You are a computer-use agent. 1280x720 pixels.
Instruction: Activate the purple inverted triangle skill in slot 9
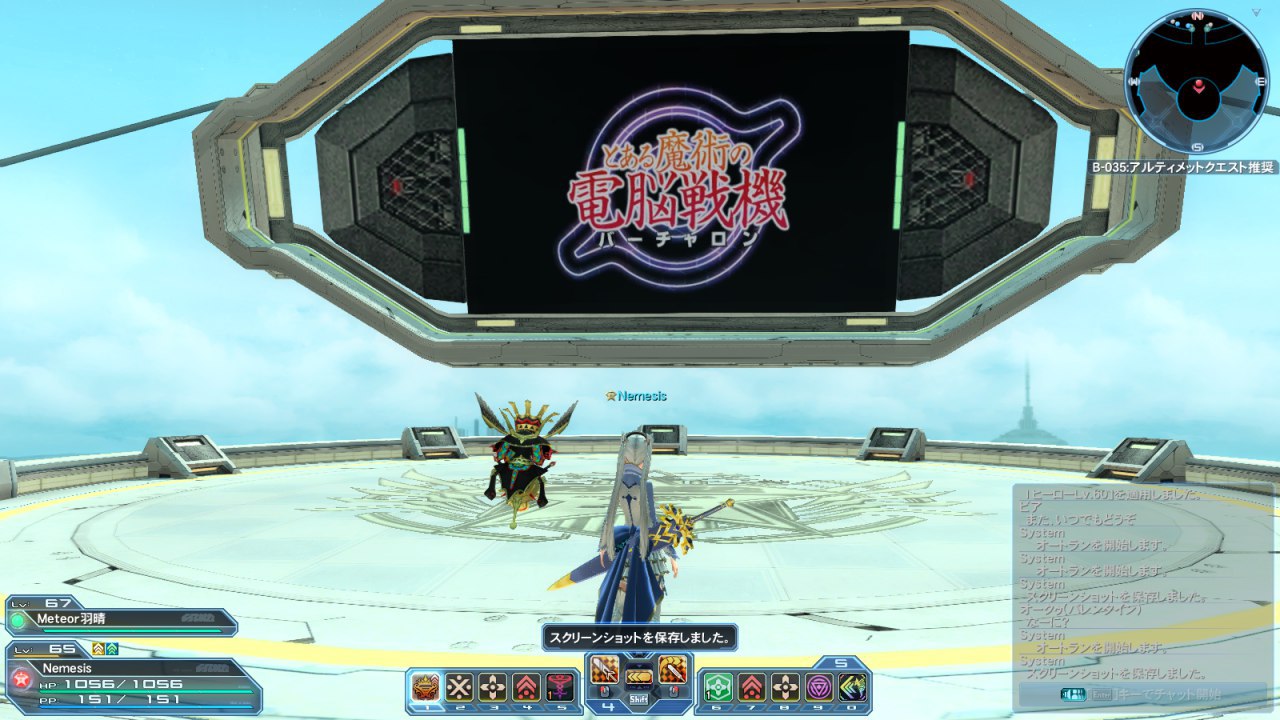(819, 687)
